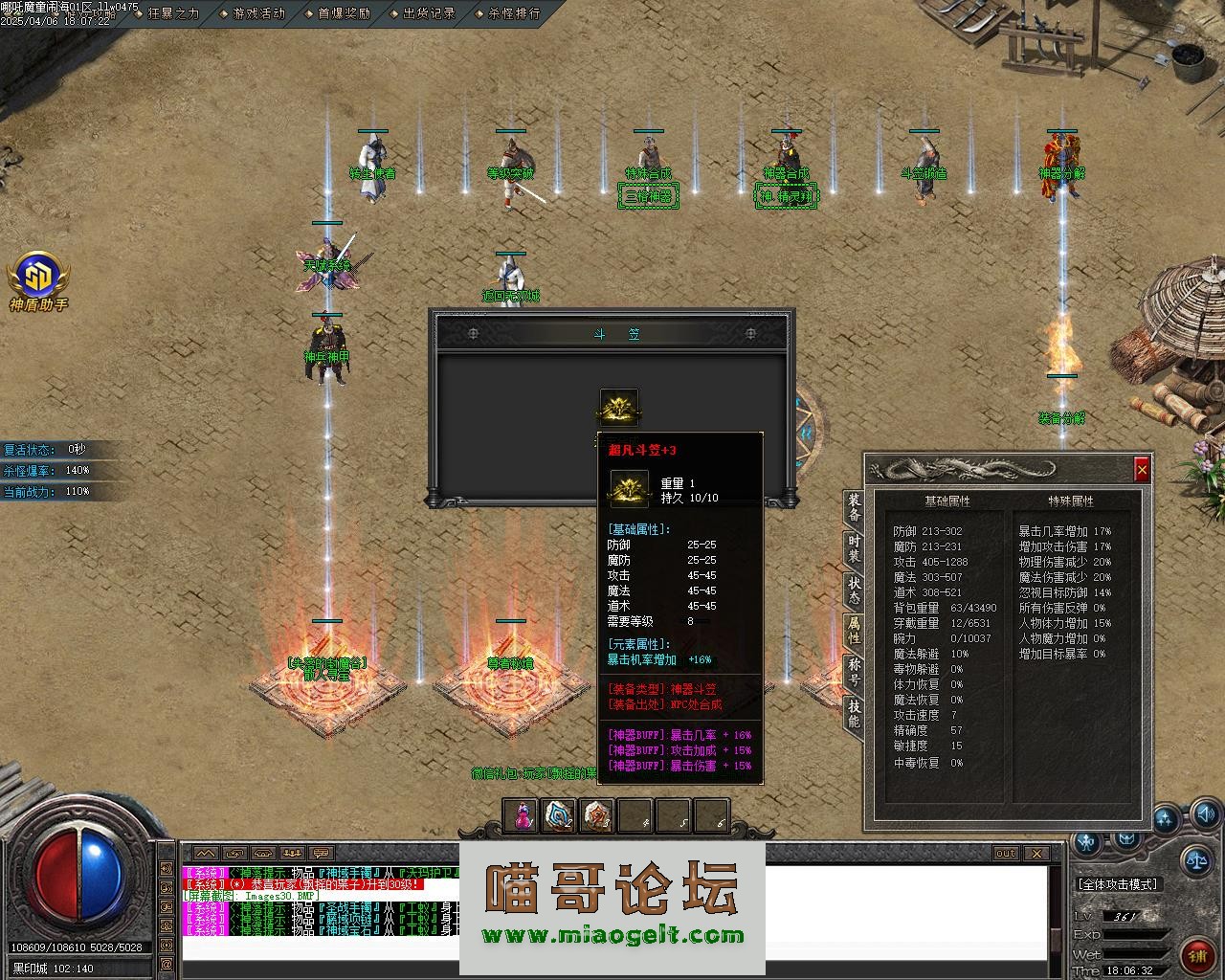Show the 出货记录 drop records
Viewport: 1225px width, 980px height.
[x=429, y=13]
